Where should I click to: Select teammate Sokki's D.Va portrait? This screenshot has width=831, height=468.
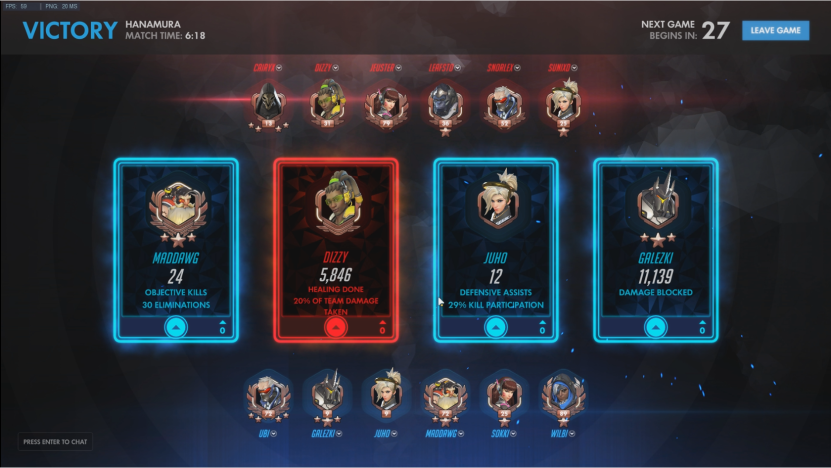(502, 398)
